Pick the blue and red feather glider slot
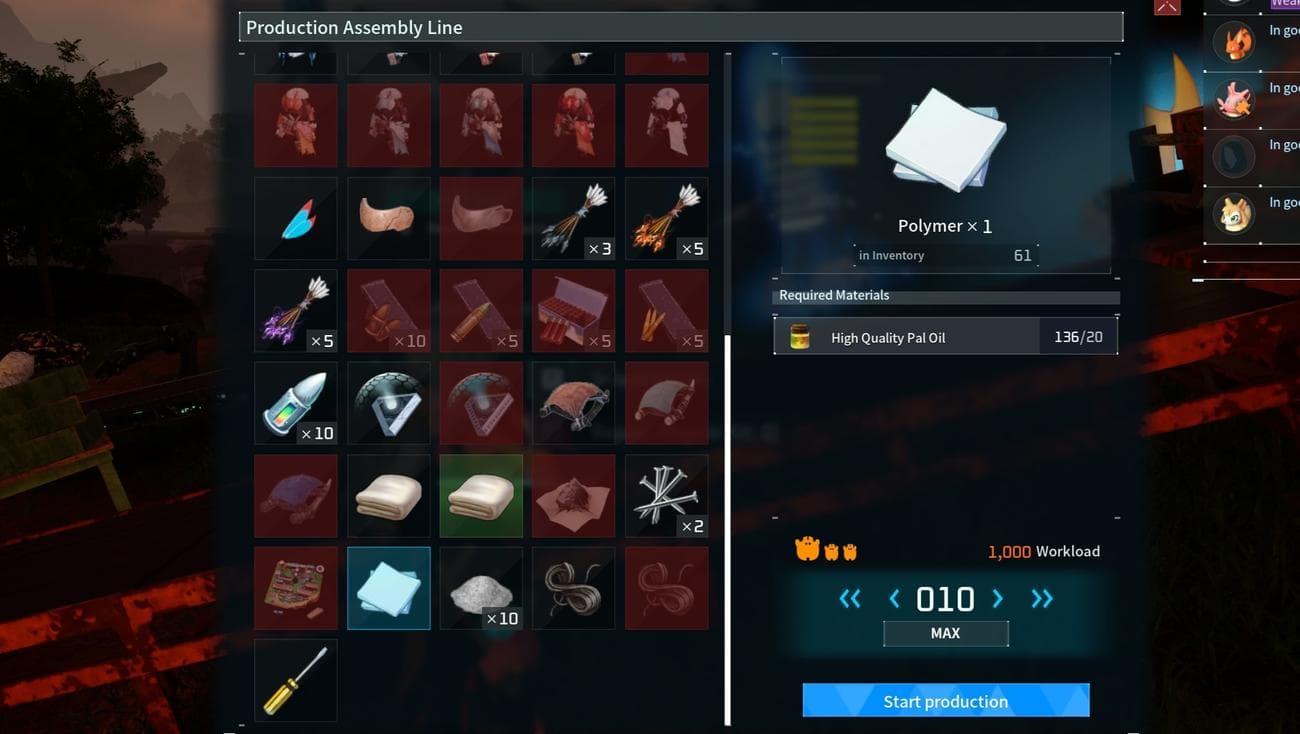Screen dimensions: 1300x734 pyautogui.click(x=296, y=218)
